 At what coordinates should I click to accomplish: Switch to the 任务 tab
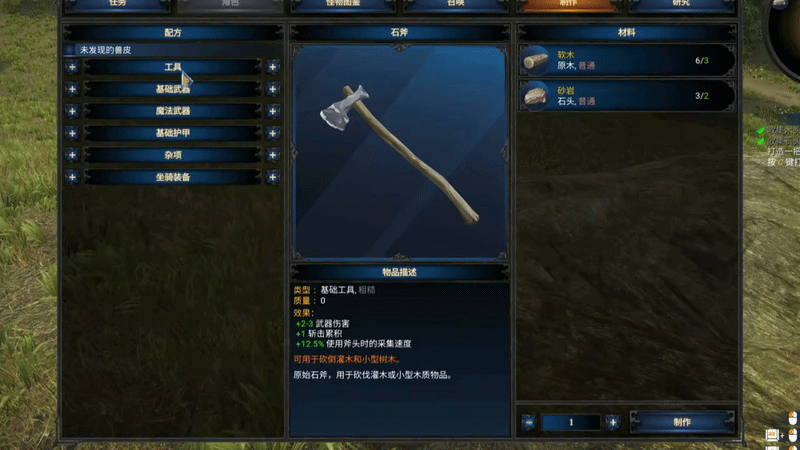tap(116, 5)
